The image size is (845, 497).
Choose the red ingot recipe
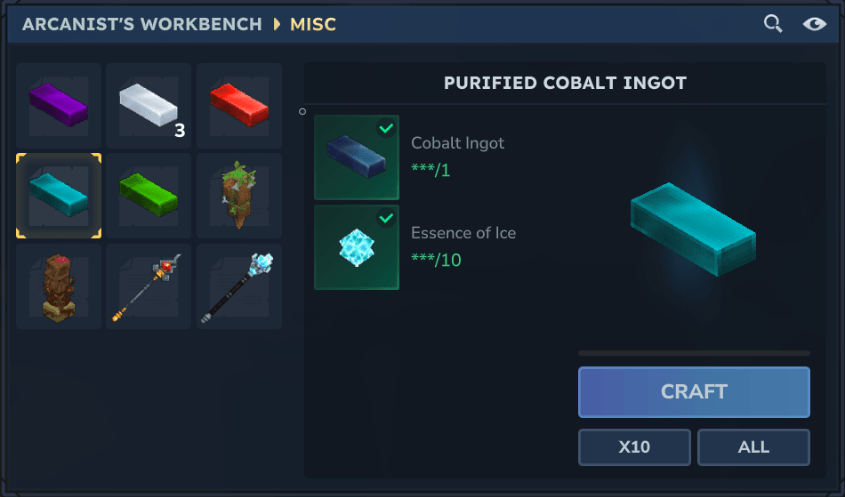pyautogui.click(x=238, y=105)
